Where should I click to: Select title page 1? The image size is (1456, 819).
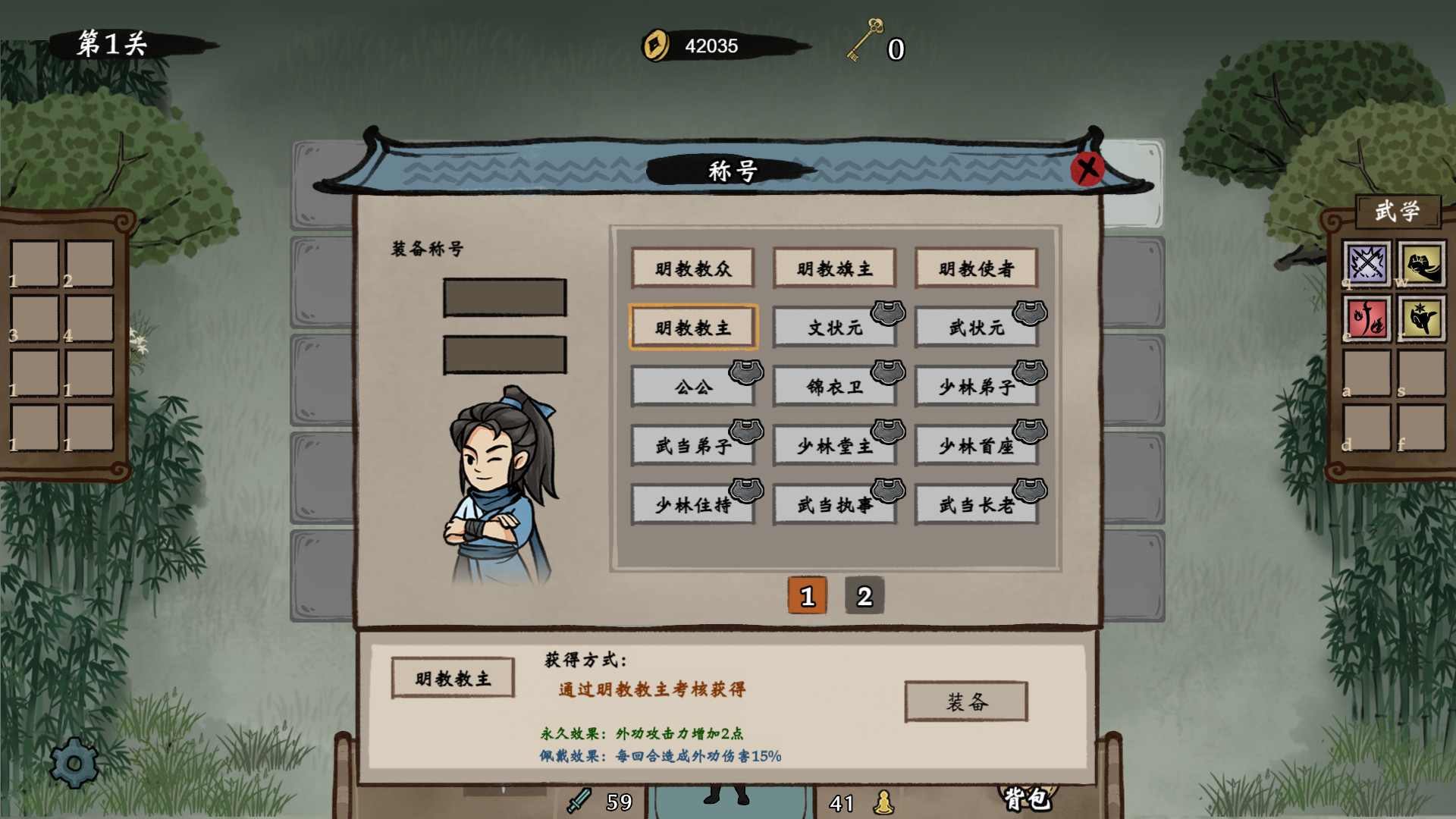tap(807, 596)
